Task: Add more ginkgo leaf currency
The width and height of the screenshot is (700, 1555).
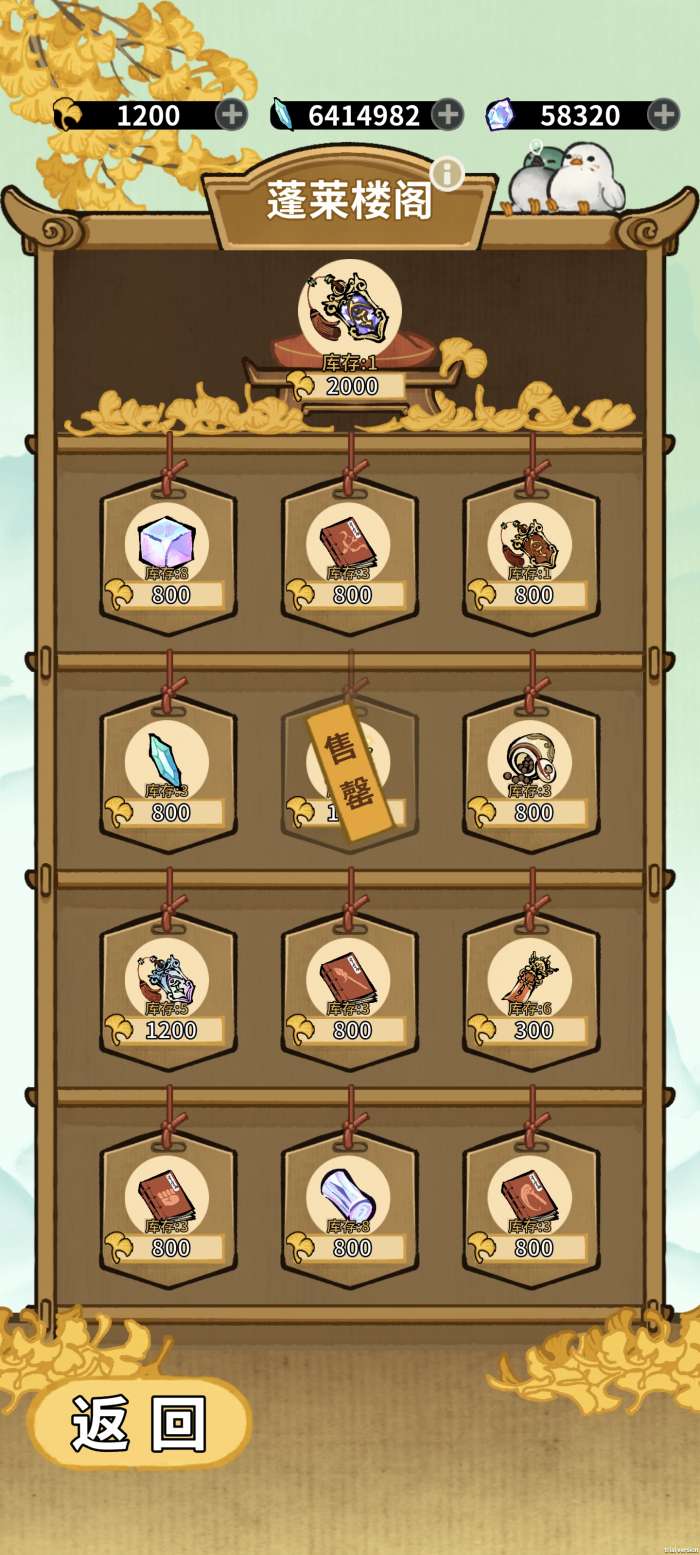Action: click(x=231, y=115)
